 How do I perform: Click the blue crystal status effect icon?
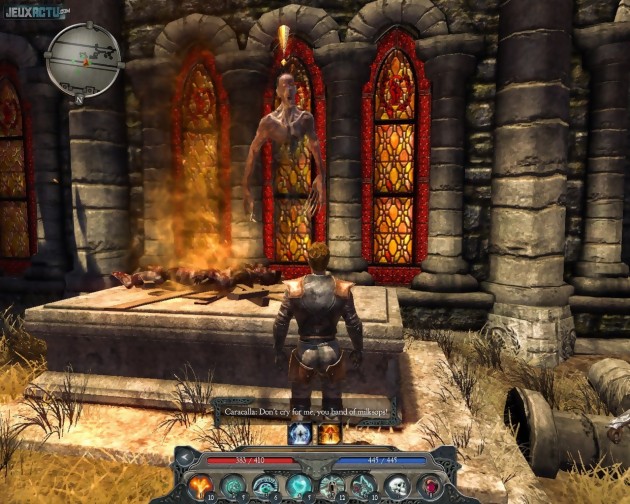298,433
